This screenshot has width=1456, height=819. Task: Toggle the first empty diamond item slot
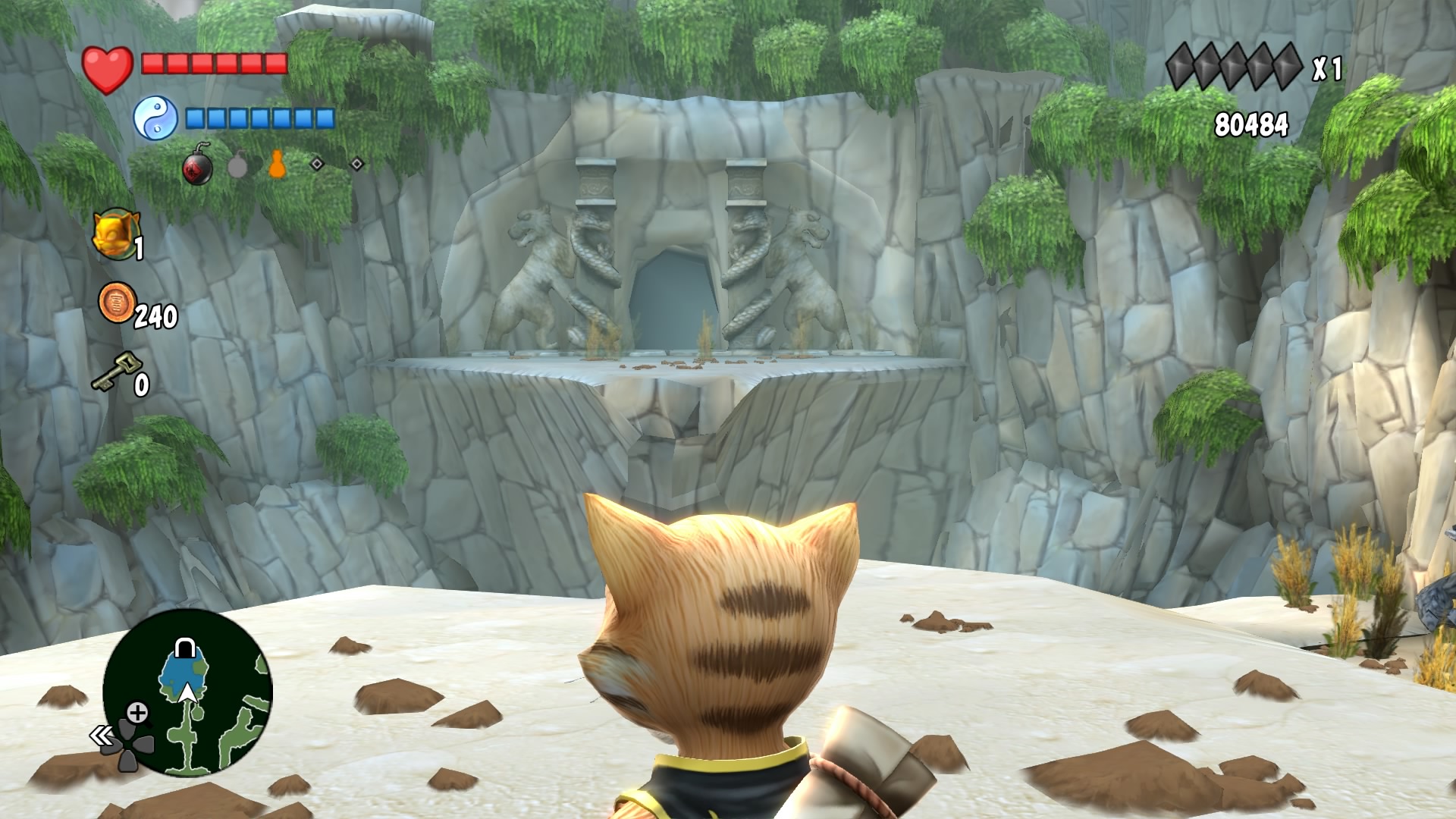(316, 165)
